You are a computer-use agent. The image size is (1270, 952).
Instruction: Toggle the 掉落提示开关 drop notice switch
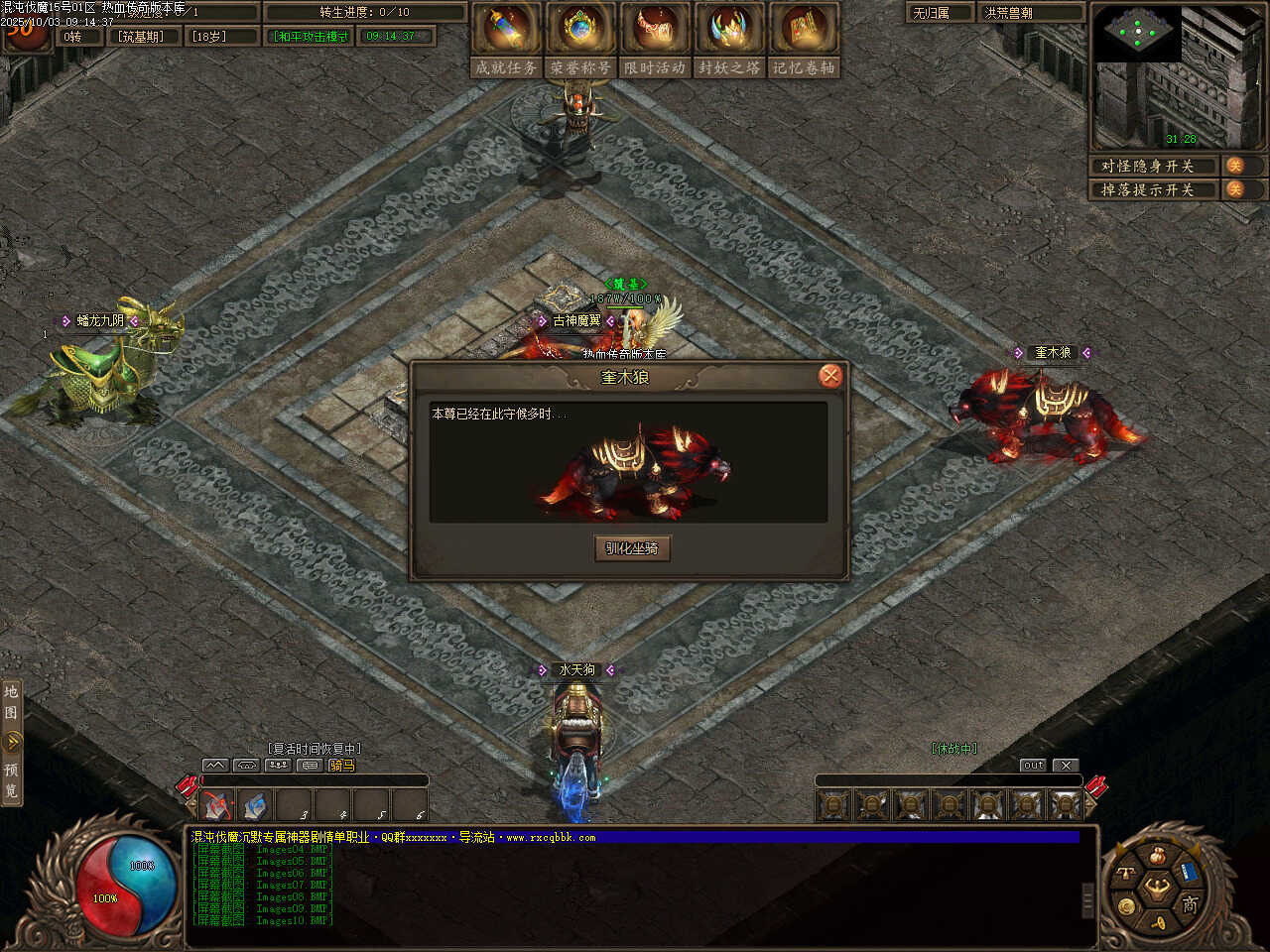(1236, 189)
